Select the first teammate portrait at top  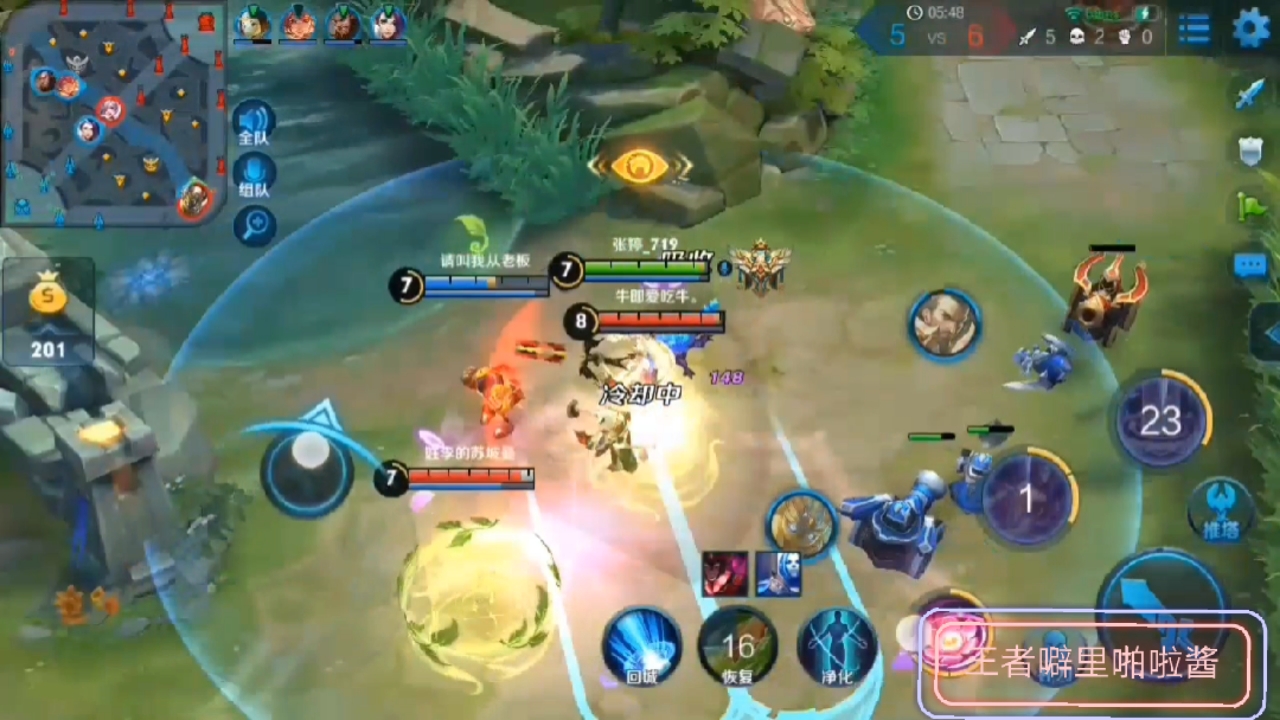tap(252, 23)
